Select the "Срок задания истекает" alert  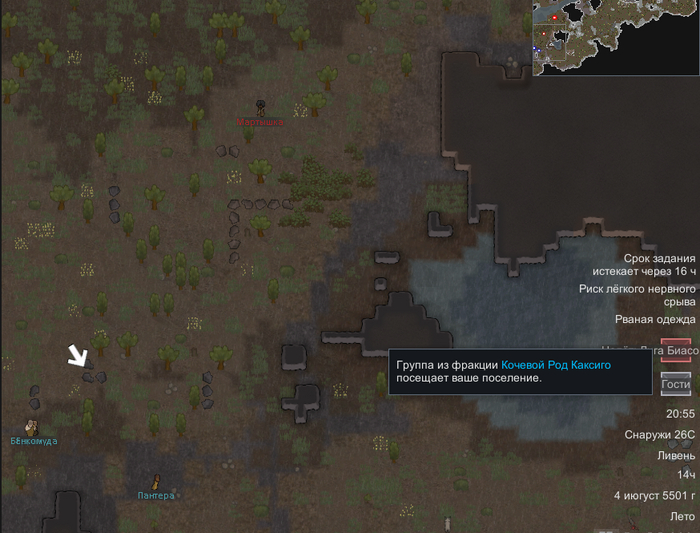point(643,265)
